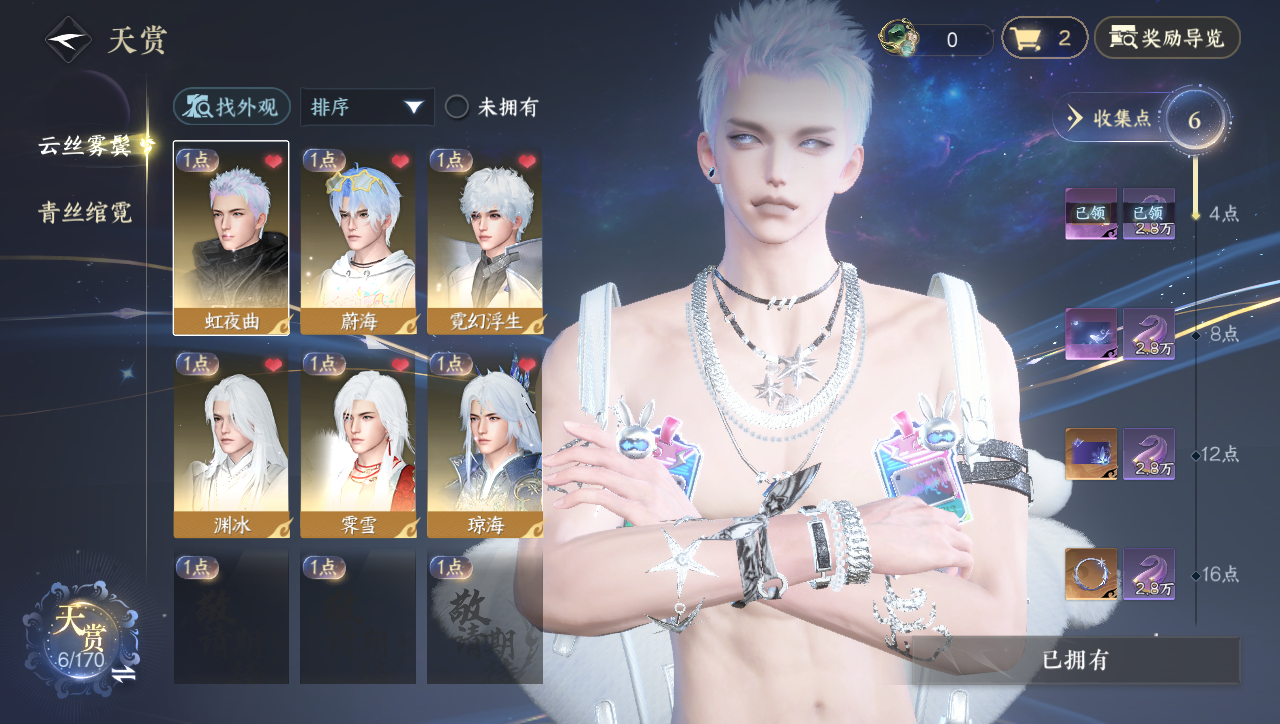
Task: Toggle the 未拥有 filter checkbox
Action: coord(457,107)
